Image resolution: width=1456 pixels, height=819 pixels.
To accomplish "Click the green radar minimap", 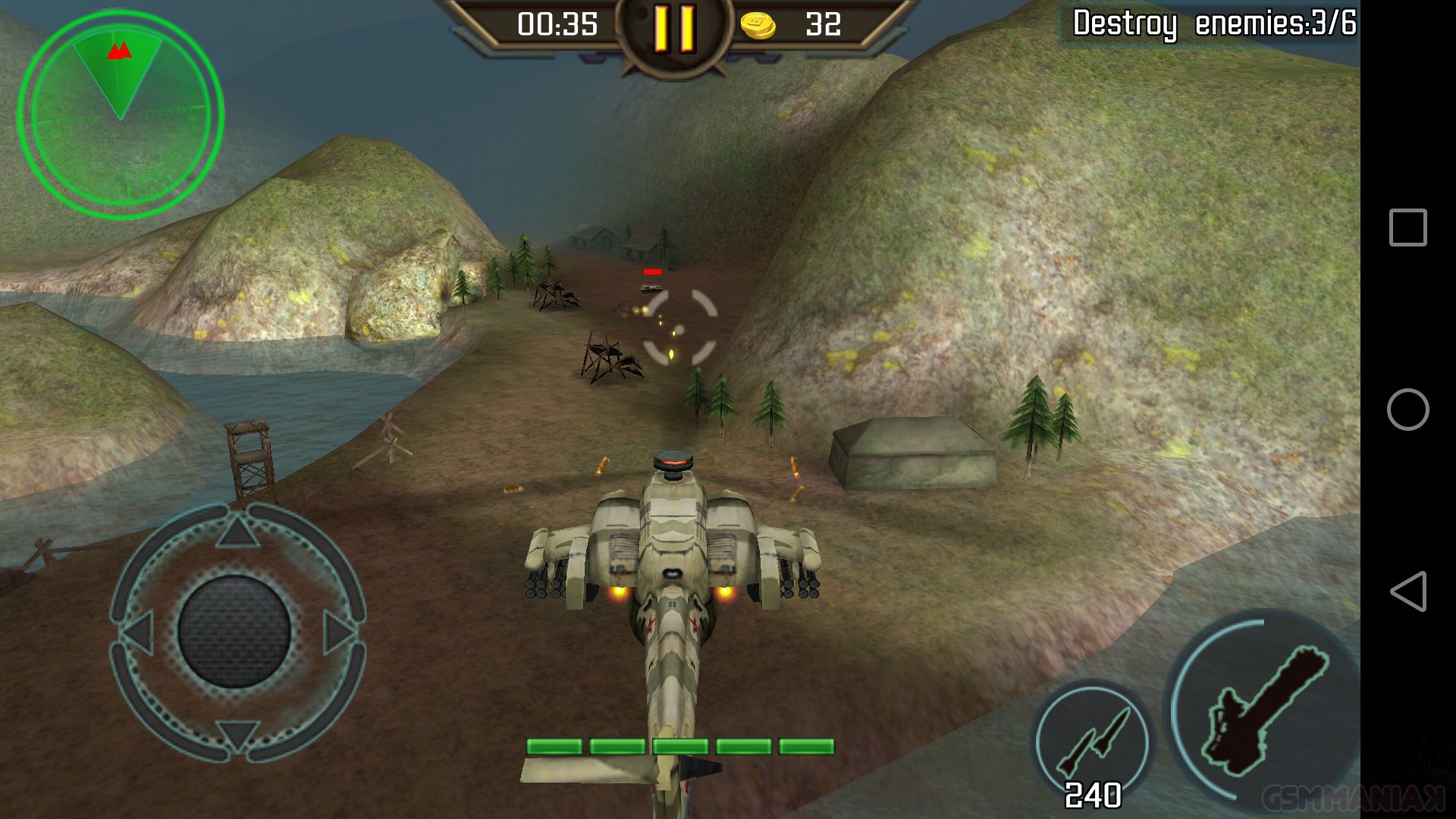I will [x=121, y=115].
